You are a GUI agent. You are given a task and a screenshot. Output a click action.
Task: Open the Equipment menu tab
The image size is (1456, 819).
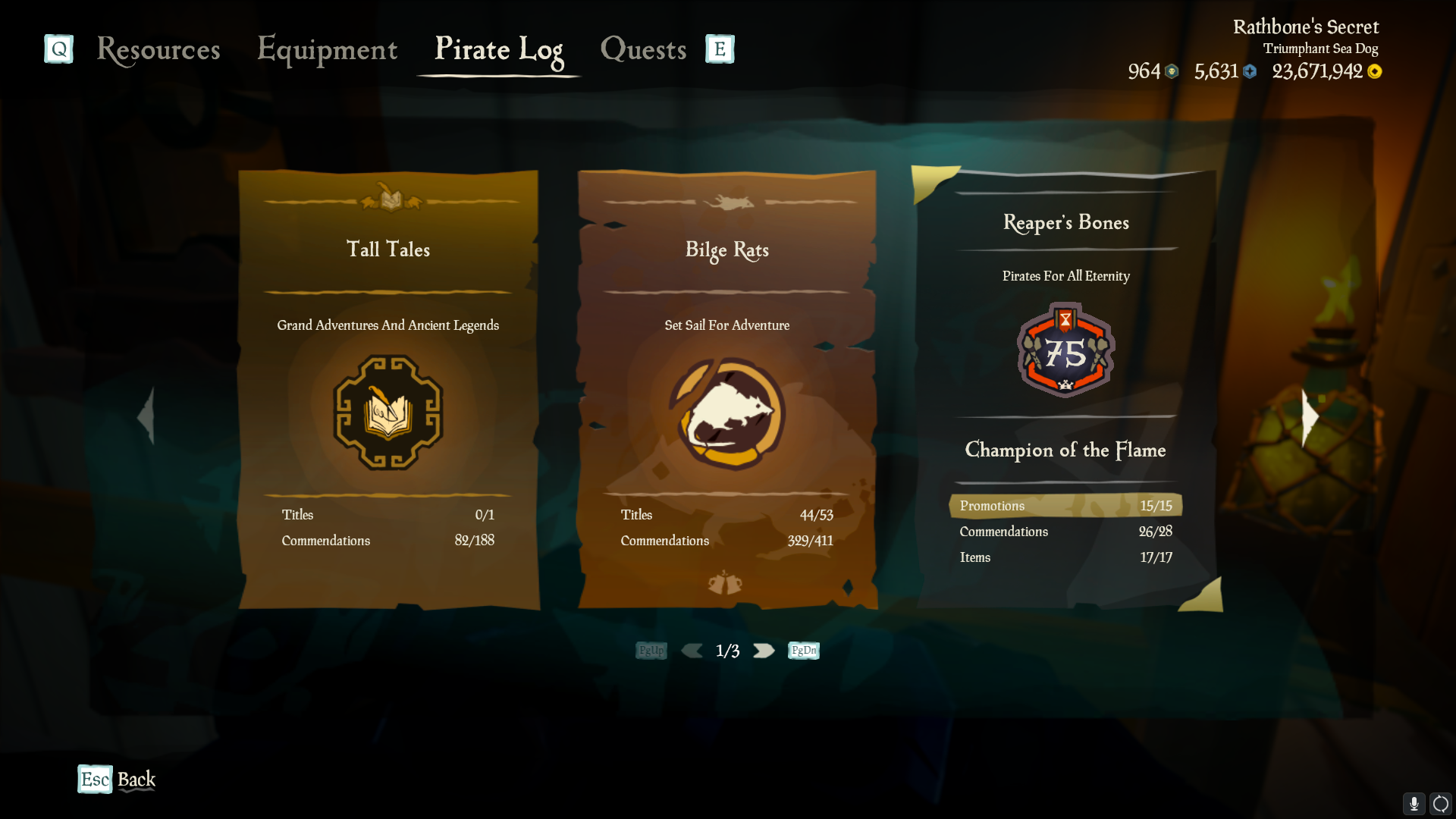tap(327, 51)
